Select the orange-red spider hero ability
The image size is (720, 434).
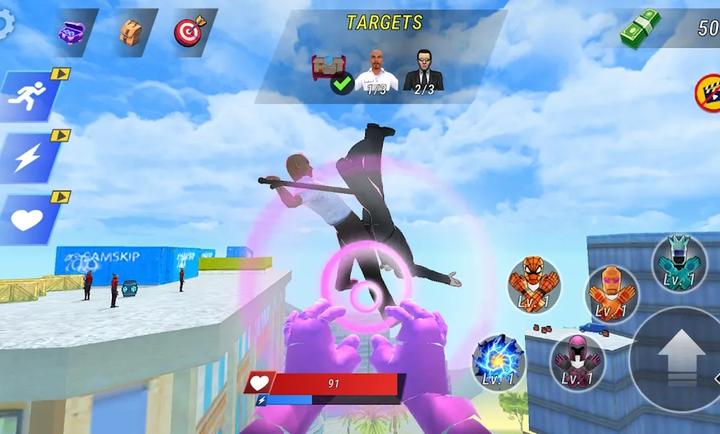533,285
